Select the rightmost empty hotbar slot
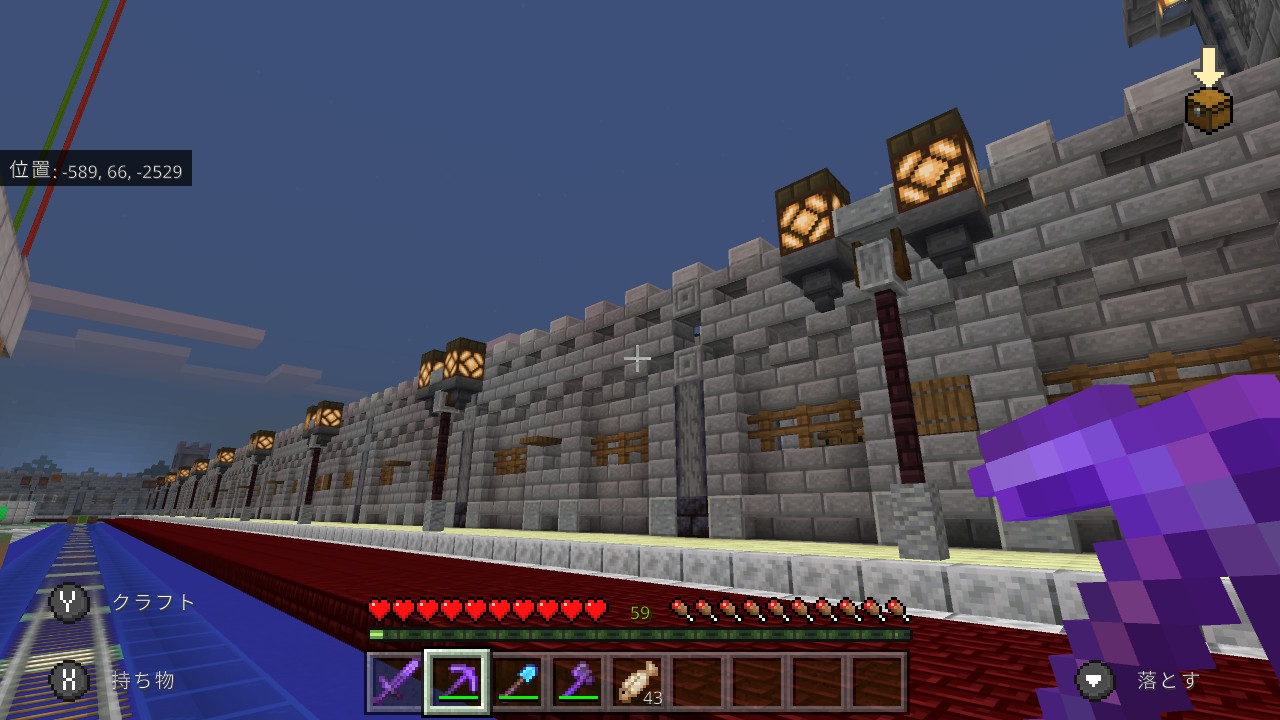Viewport: 1280px width, 720px height. pos(879,681)
